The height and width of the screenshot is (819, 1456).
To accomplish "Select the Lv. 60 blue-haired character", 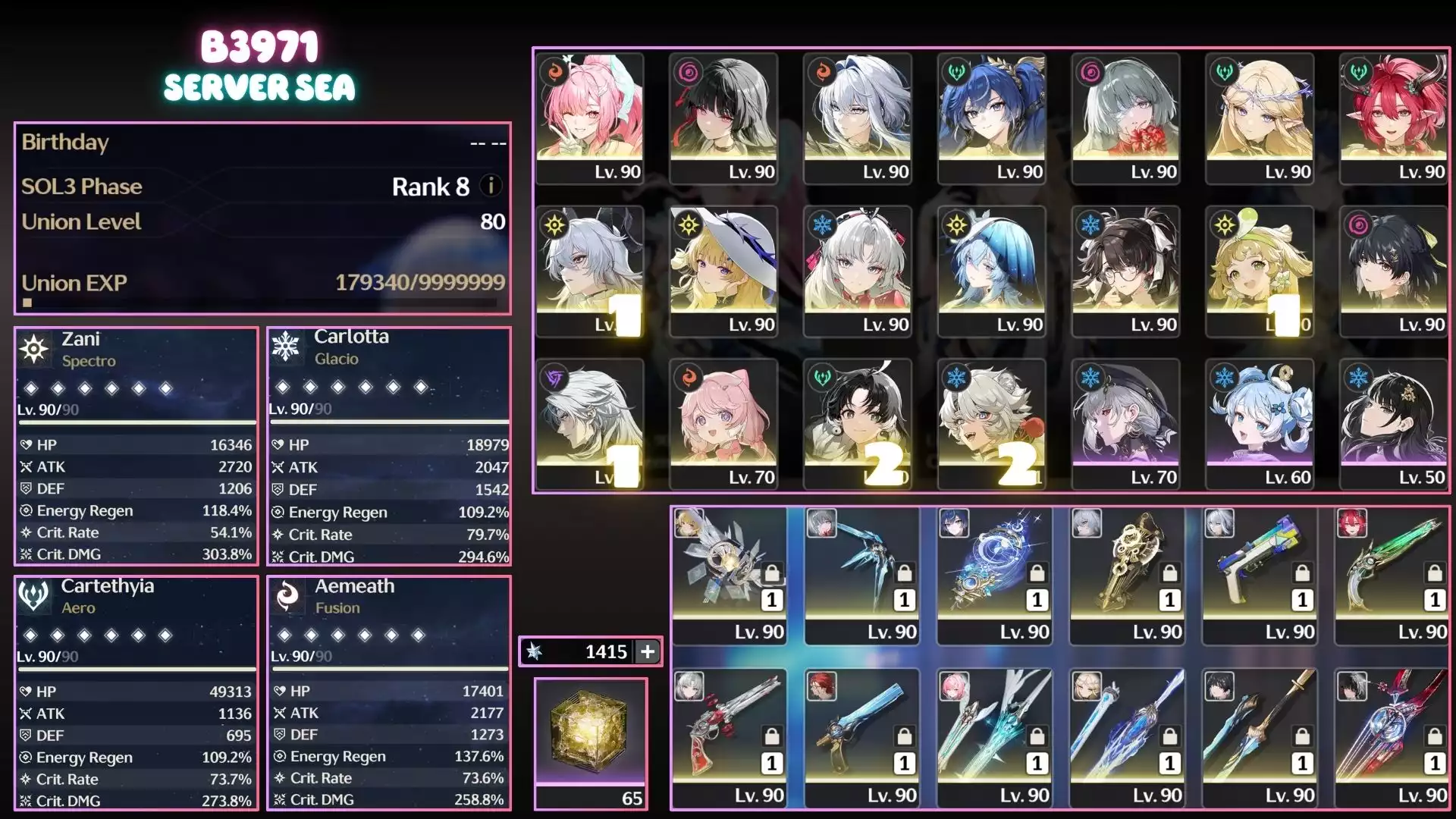I will [1260, 424].
